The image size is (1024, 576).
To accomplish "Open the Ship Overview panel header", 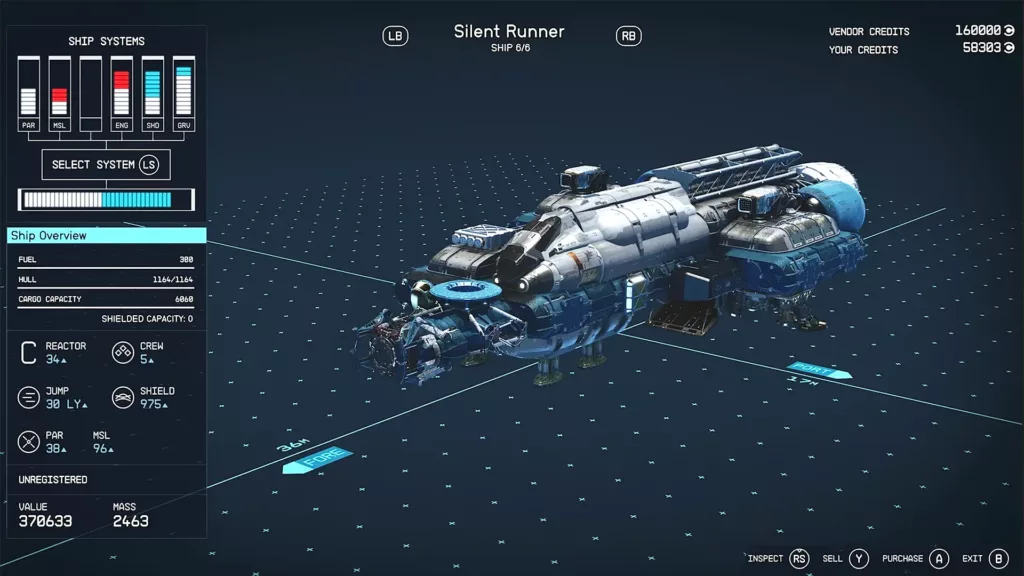I will click(x=106, y=236).
